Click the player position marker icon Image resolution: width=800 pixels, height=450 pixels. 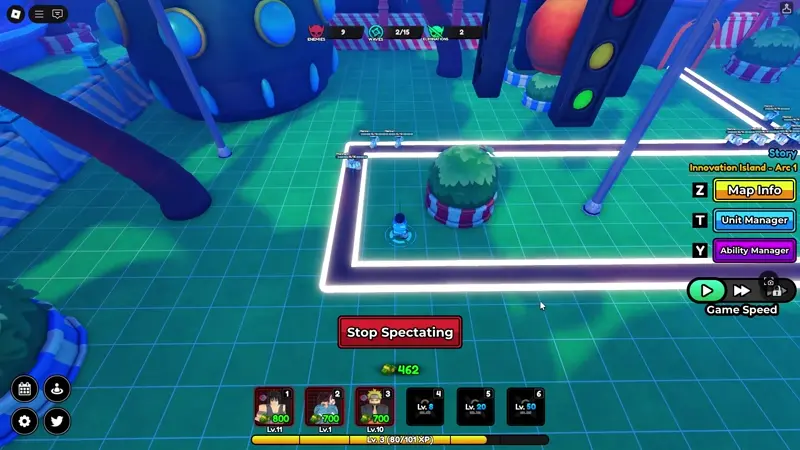(57, 389)
